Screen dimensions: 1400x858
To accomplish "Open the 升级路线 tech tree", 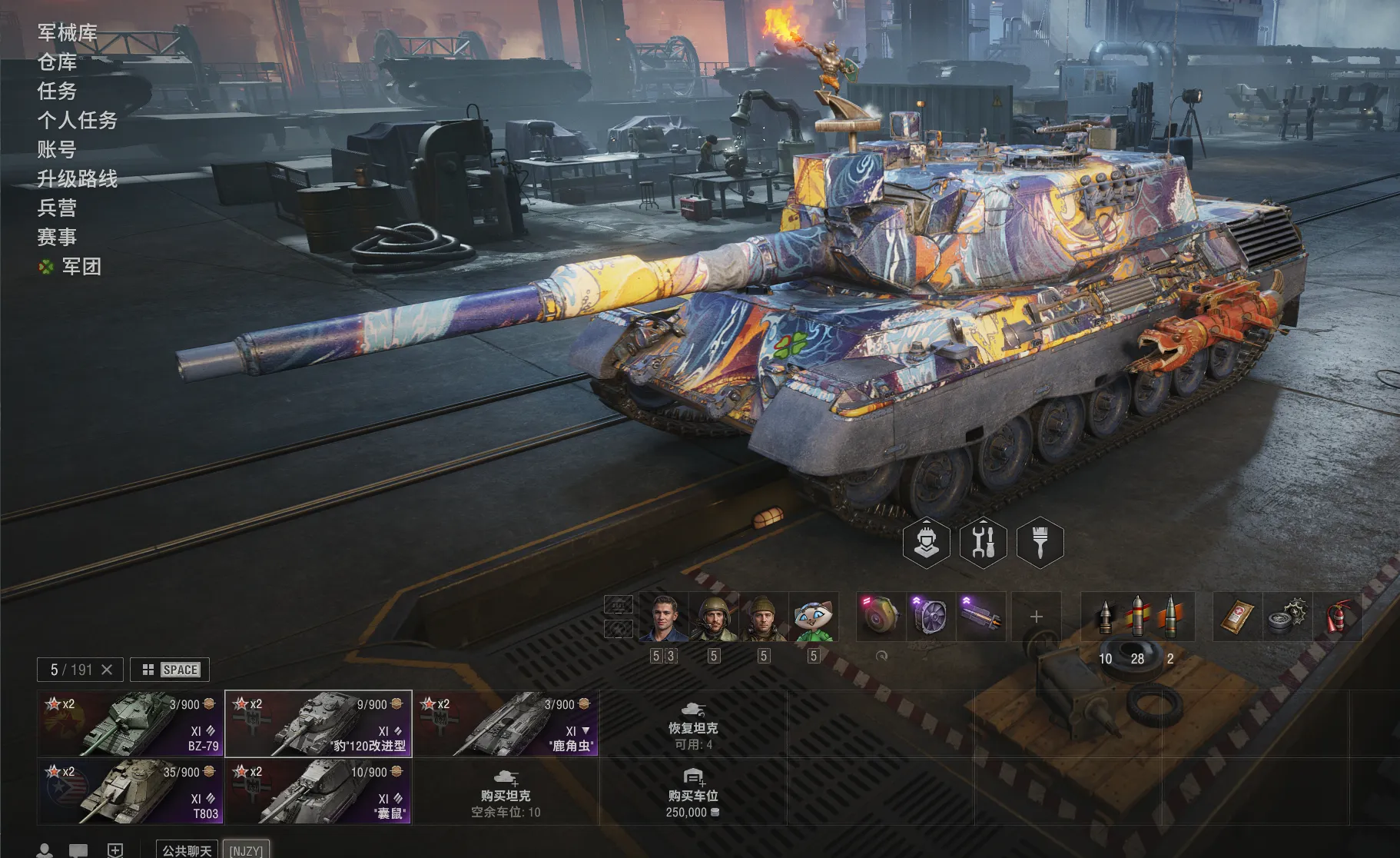I will (x=78, y=178).
